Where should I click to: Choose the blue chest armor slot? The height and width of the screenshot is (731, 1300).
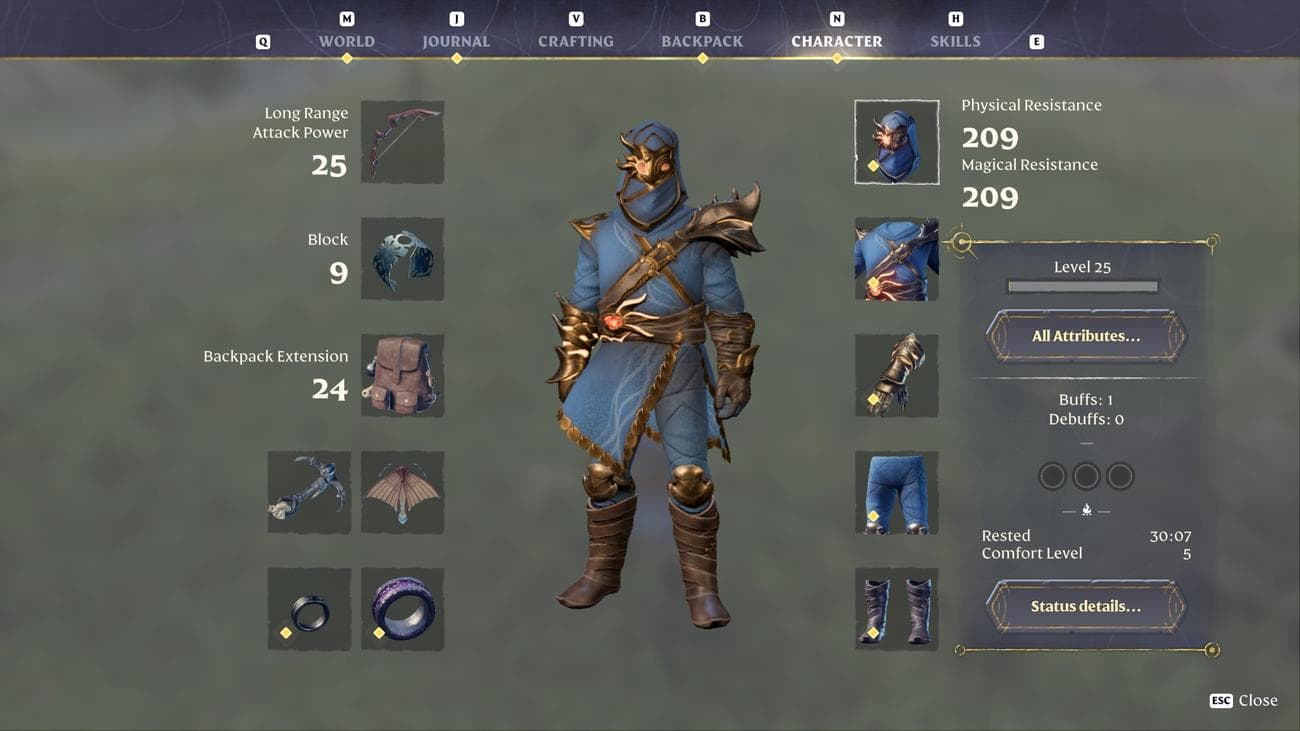tap(896, 259)
